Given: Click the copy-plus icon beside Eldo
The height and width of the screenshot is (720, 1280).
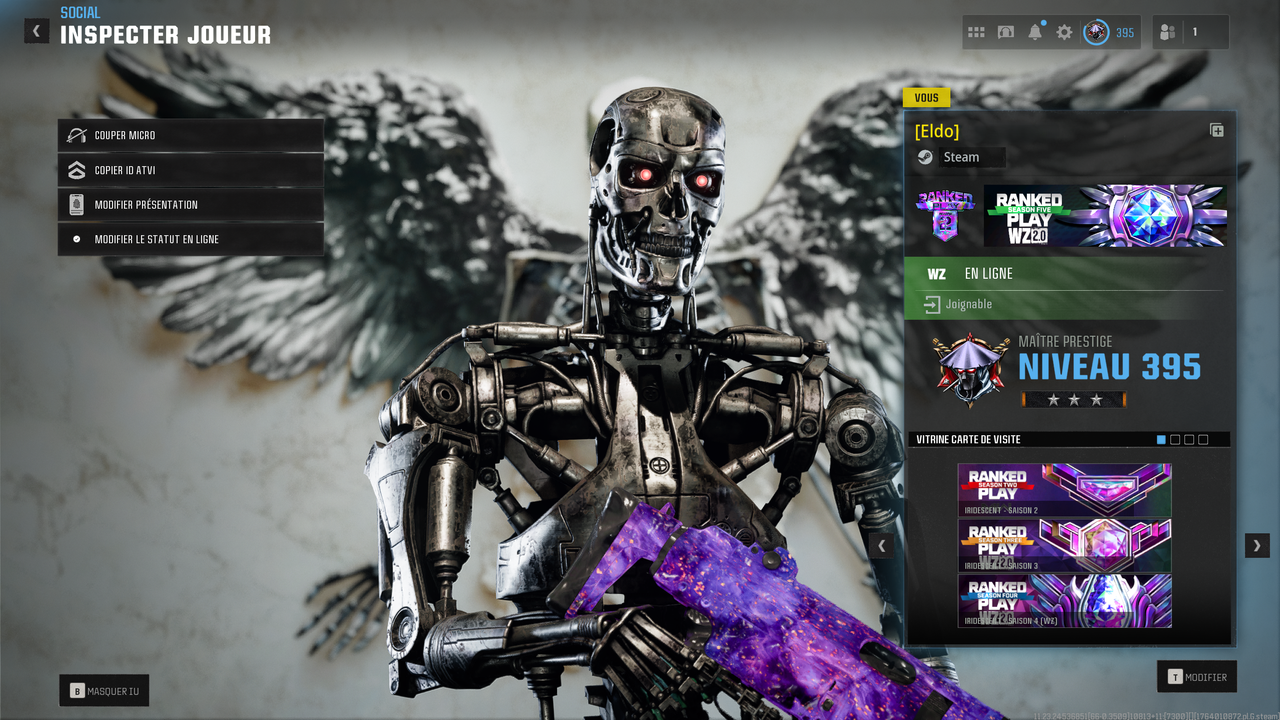Looking at the screenshot, I should coord(1216,130).
